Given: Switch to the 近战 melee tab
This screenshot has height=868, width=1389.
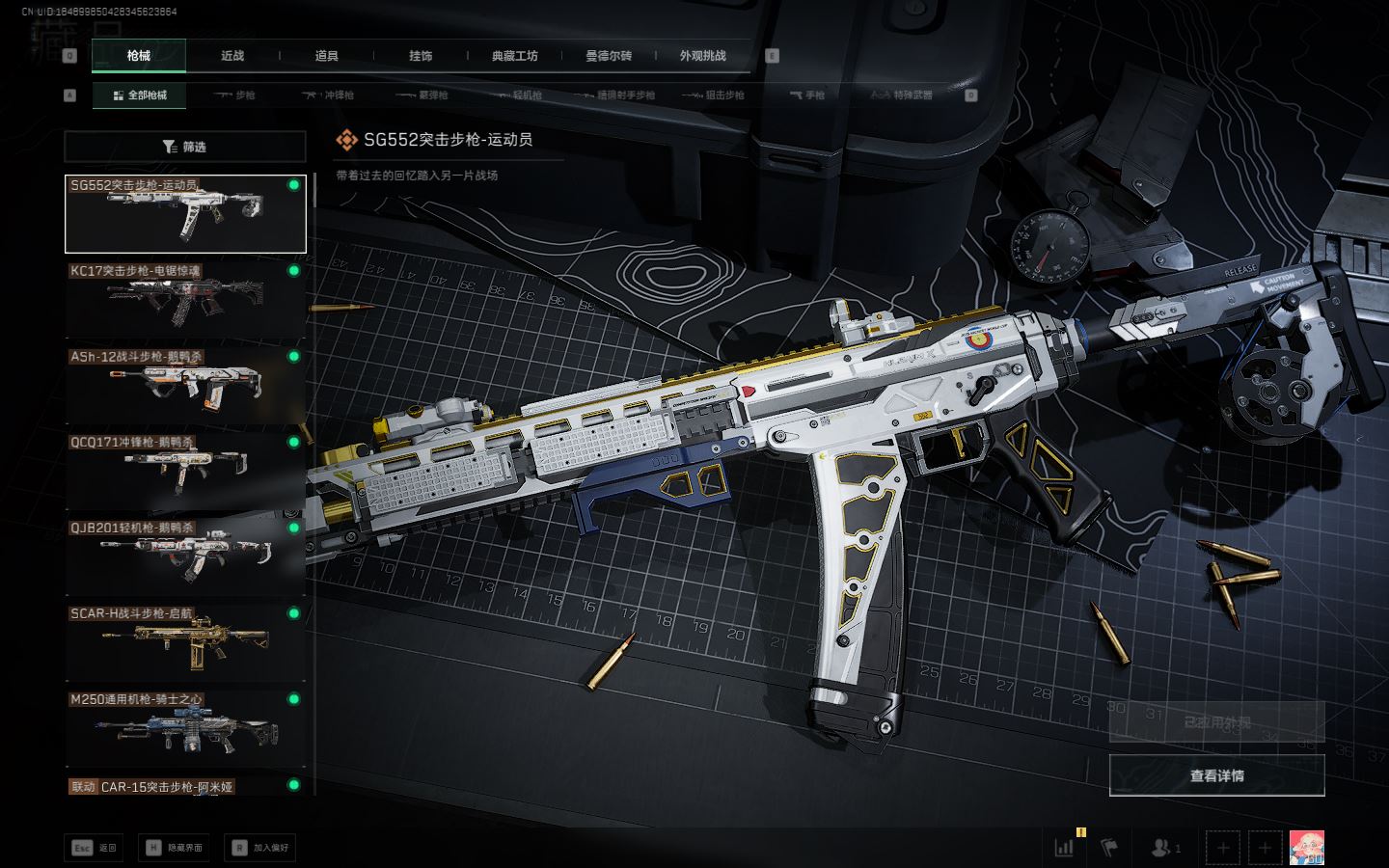Looking at the screenshot, I should click(x=232, y=56).
